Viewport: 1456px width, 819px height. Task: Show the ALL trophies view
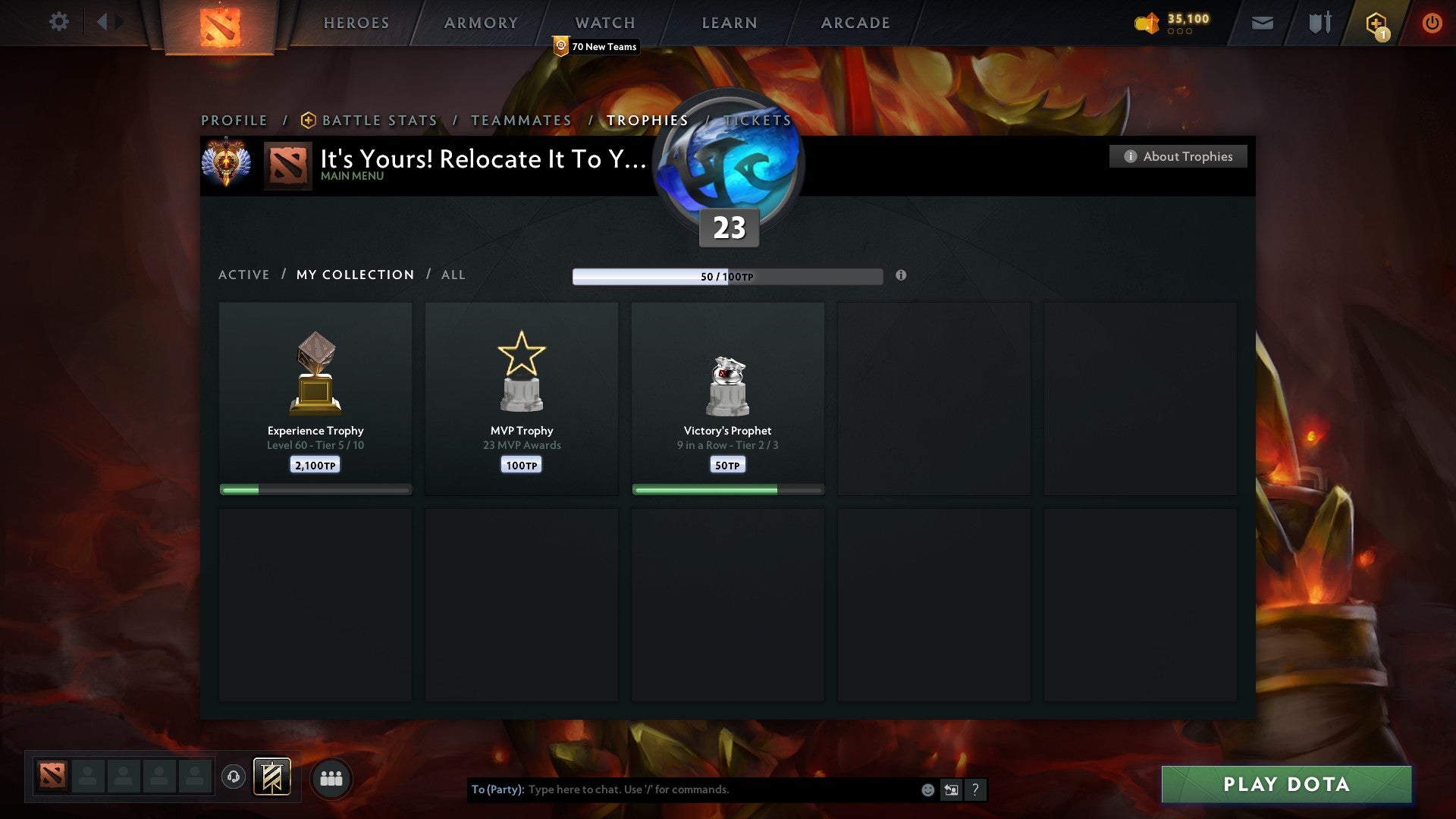click(x=453, y=275)
